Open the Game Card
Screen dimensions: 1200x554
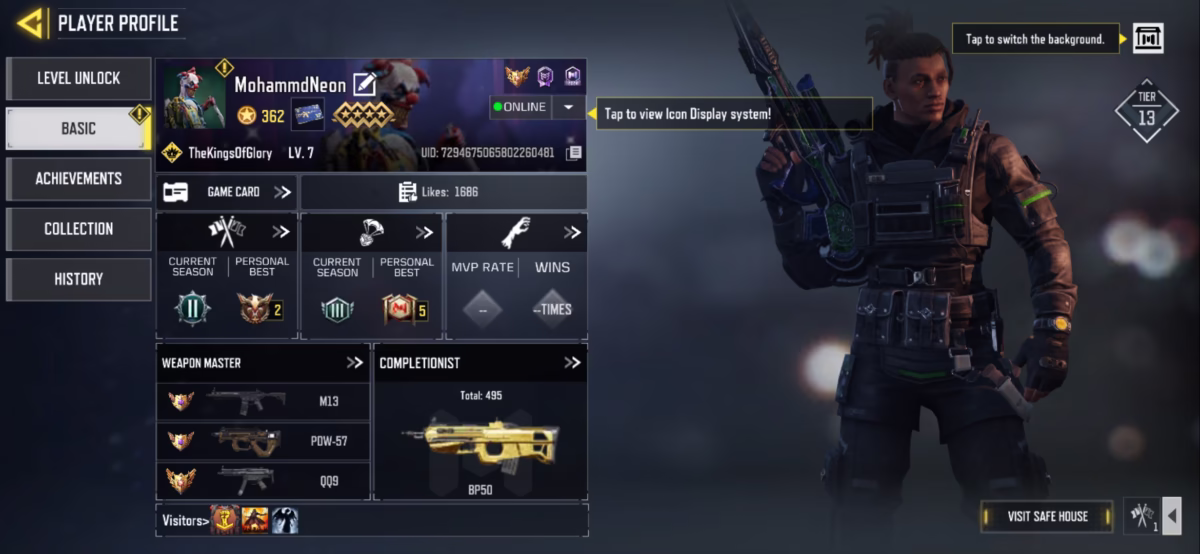[x=226, y=192]
